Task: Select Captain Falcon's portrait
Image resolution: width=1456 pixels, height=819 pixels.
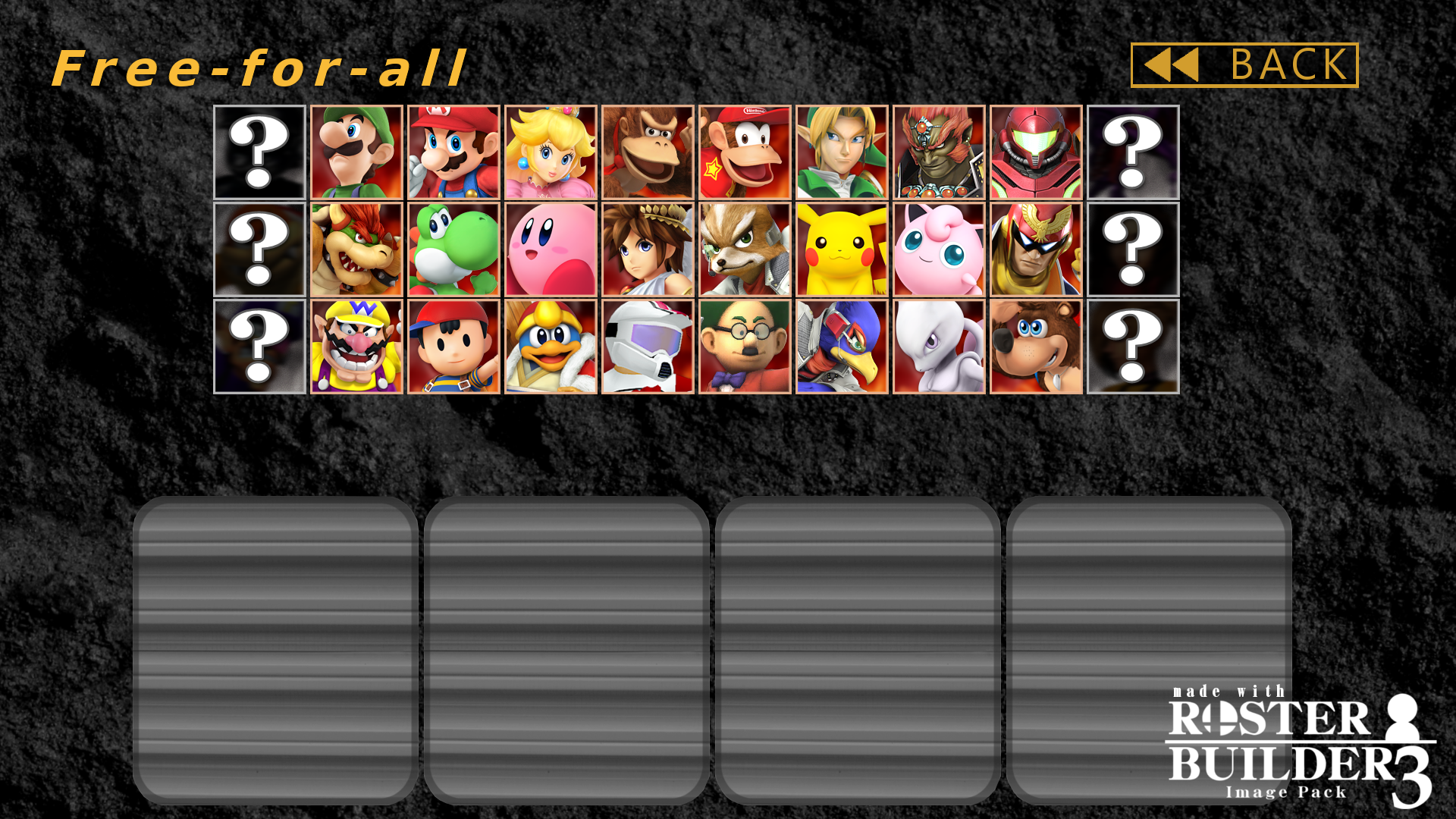Action: click(1034, 248)
